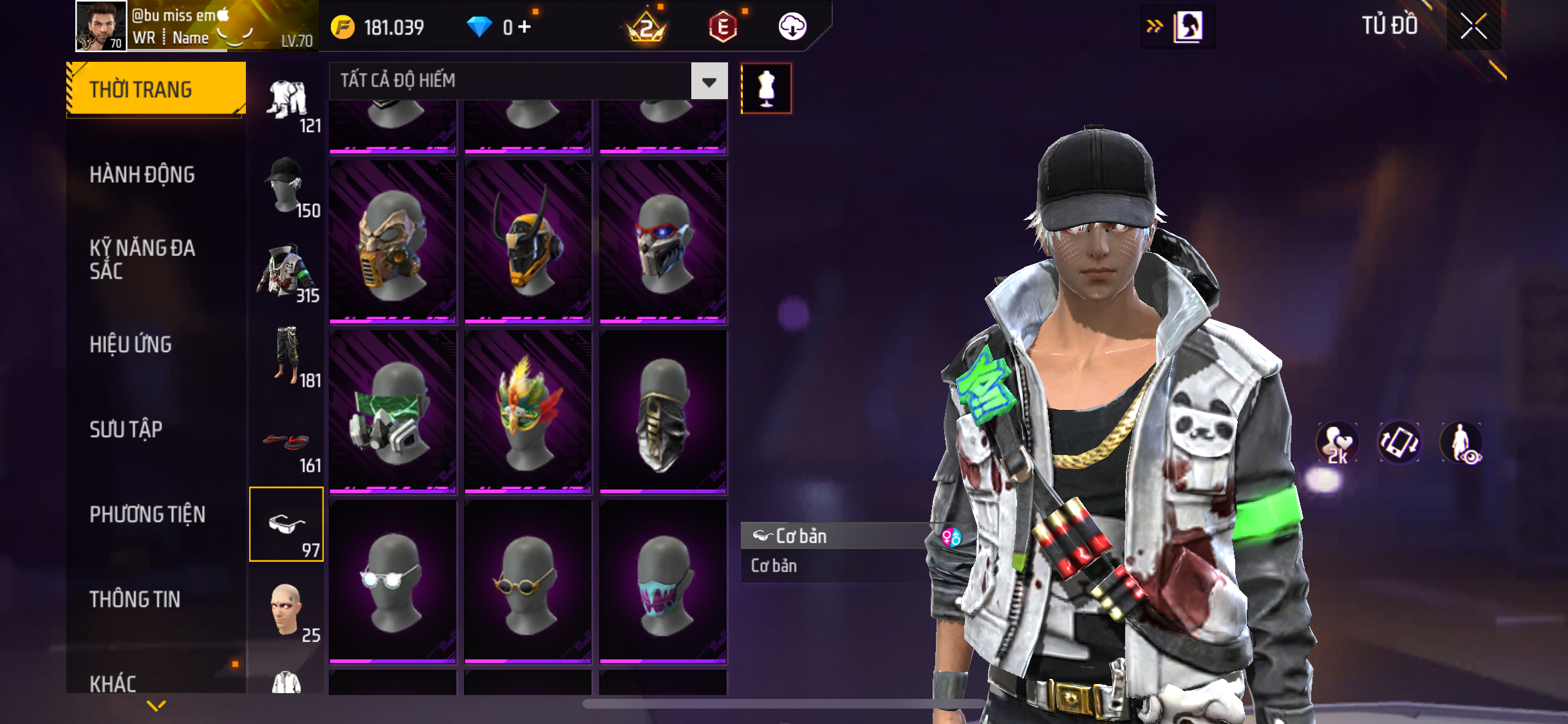
Task: Open the Tất Cả Độ Hiếm rarity dropdown
Action: [x=709, y=81]
